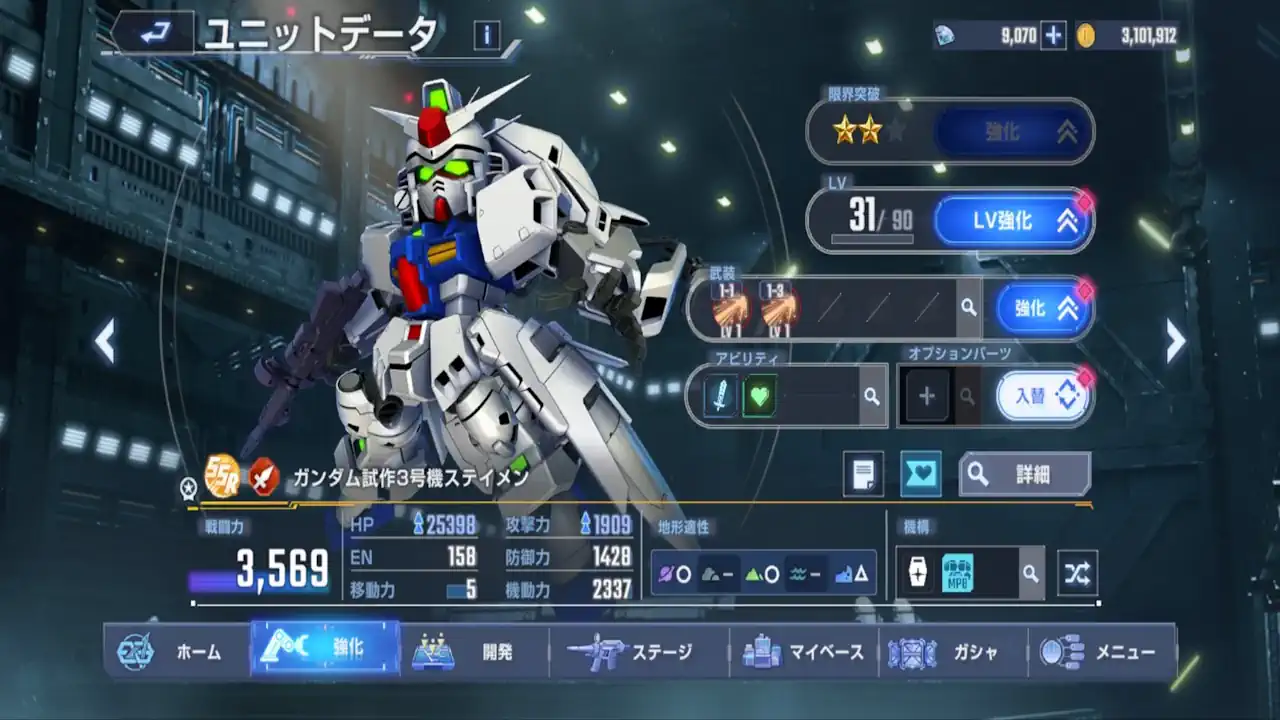Image resolution: width=1280 pixels, height=720 pixels.
Task: Inspect abilities with the アビリティ magnifier
Action: coord(872,397)
